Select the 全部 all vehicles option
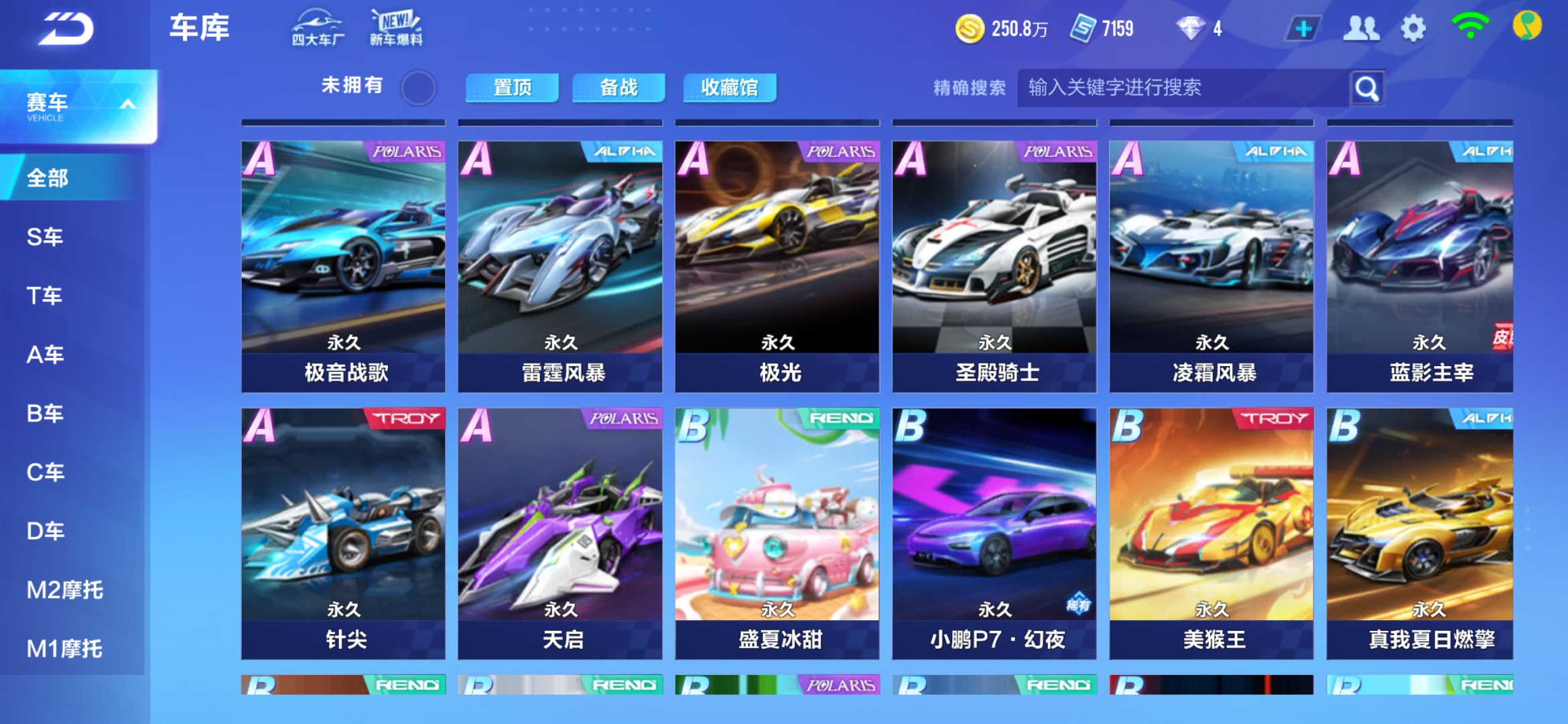The image size is (1568, 724). click(x=48, y=178)
